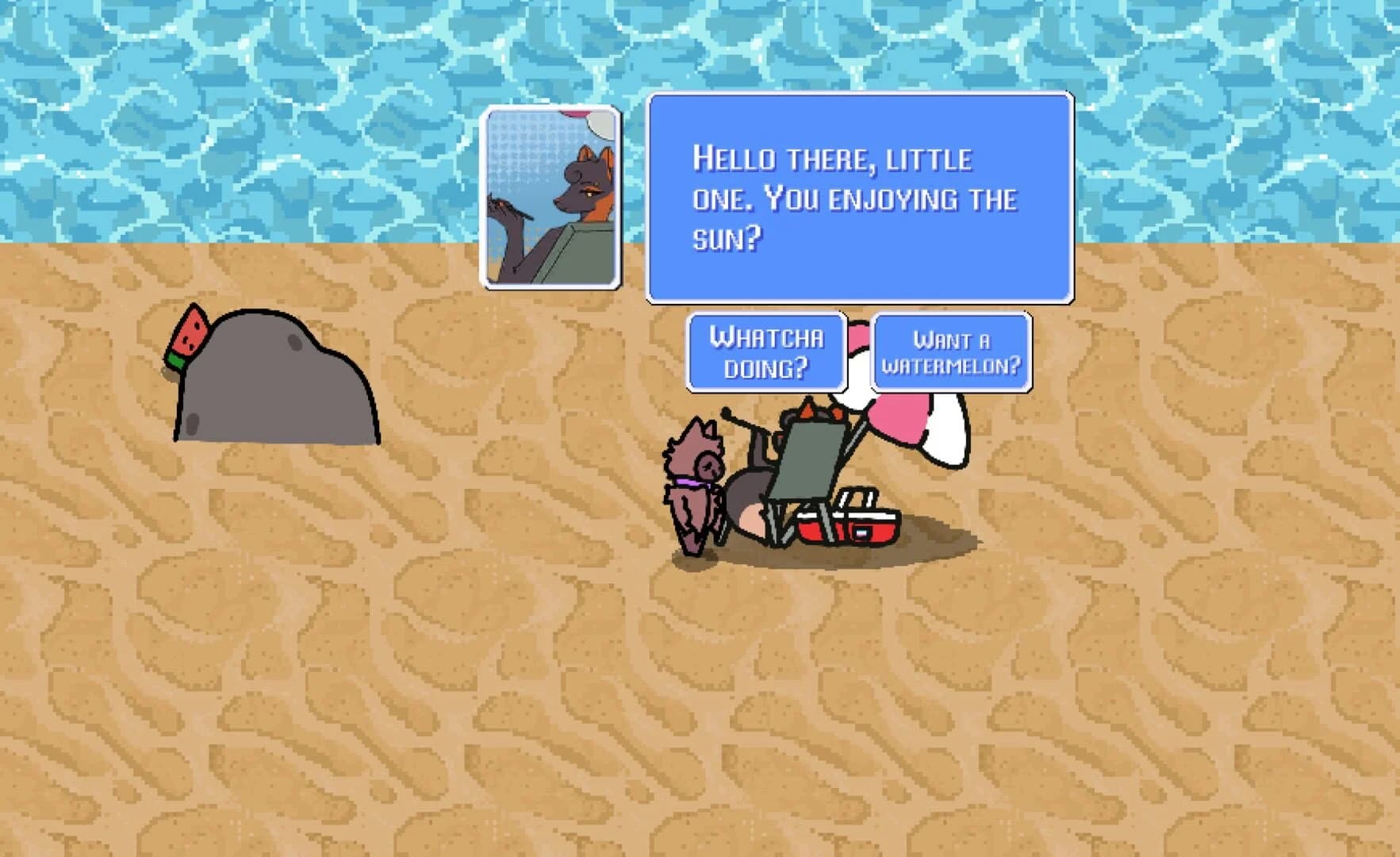The height and width of the screenshot is (857, 1400).
Task: Select the 'Whatcha doing?' dialogue option
Action: [x=765, y=352]
